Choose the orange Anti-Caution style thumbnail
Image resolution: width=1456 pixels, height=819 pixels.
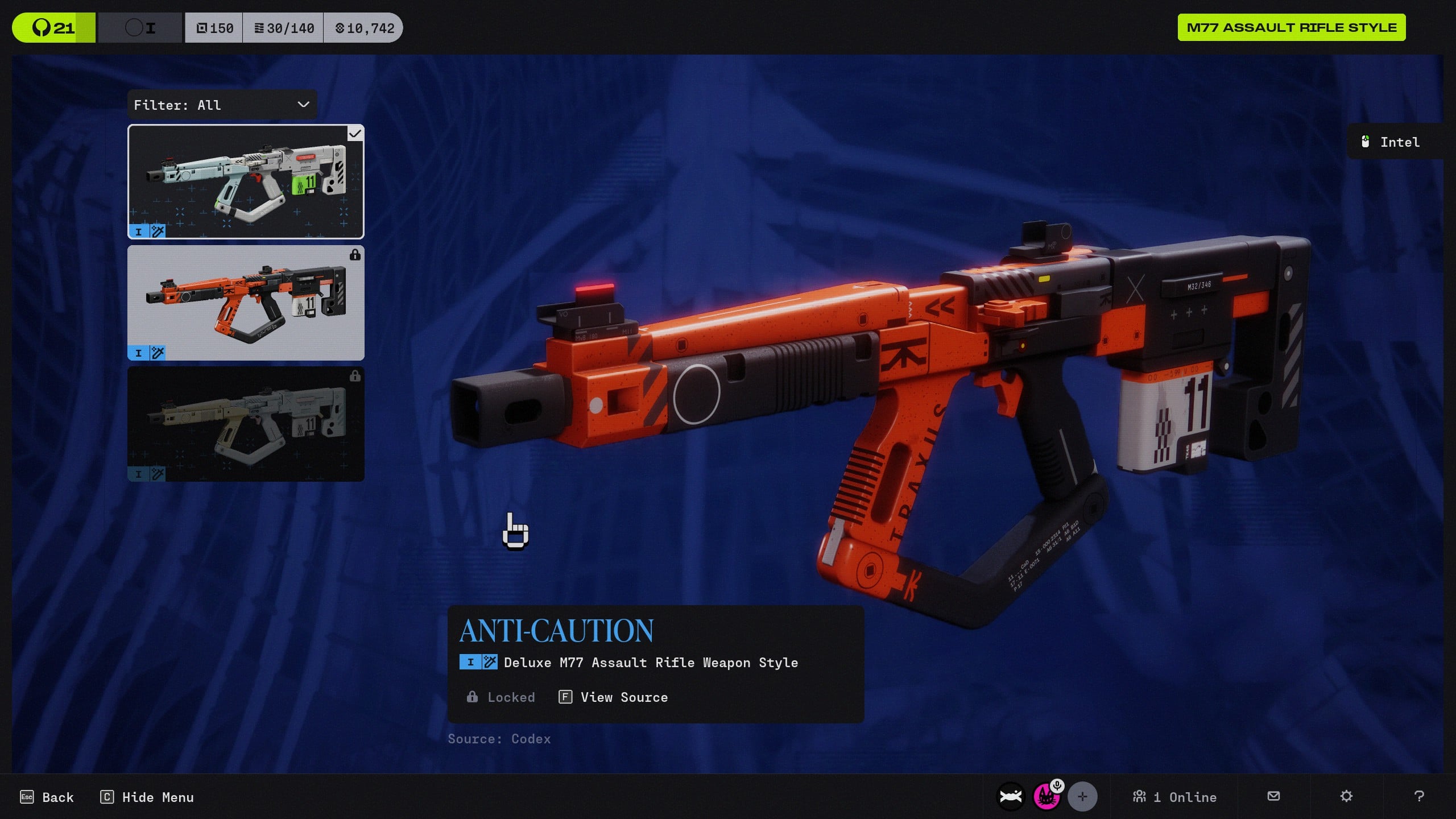click(x=246, y=303)
